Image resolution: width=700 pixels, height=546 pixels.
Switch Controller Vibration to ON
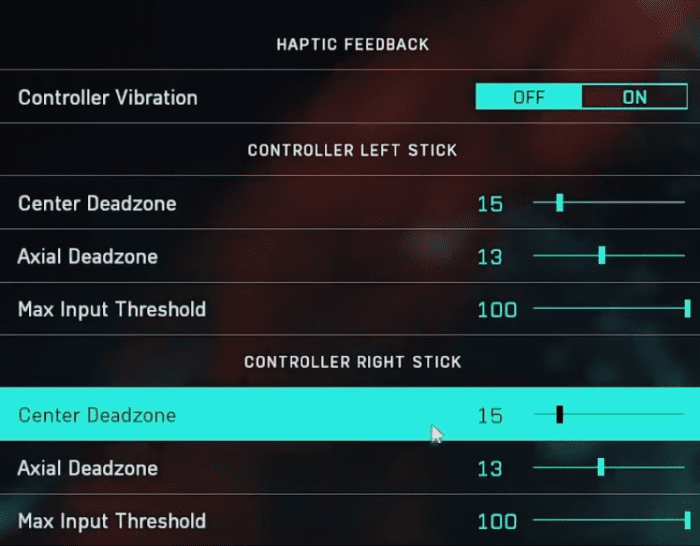(635, 97)
